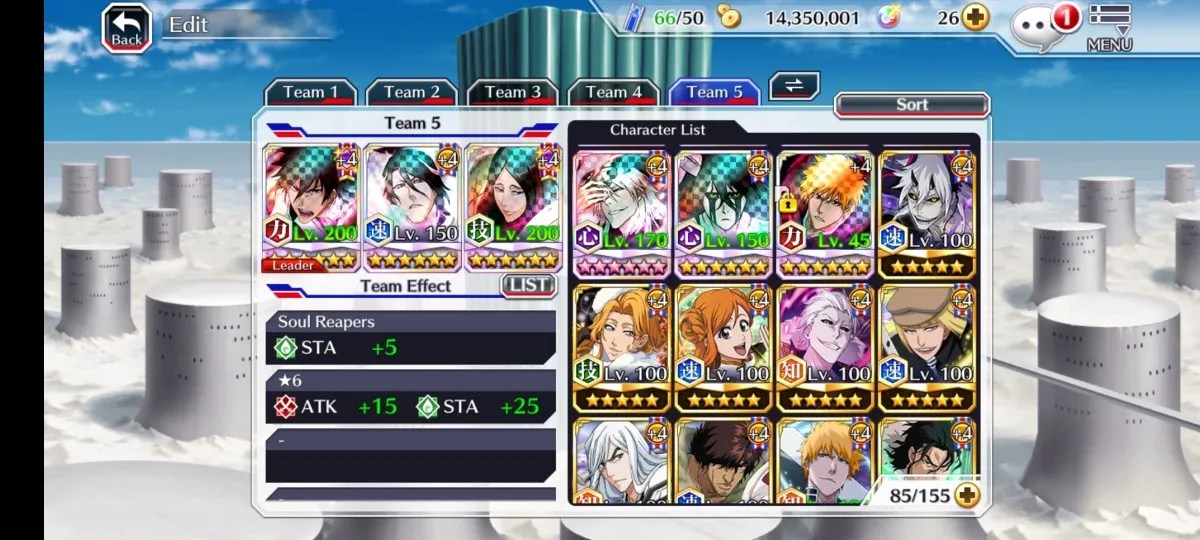Switch to the Team 2 tab
1200x540 pixels.
(x=411, y=93)
